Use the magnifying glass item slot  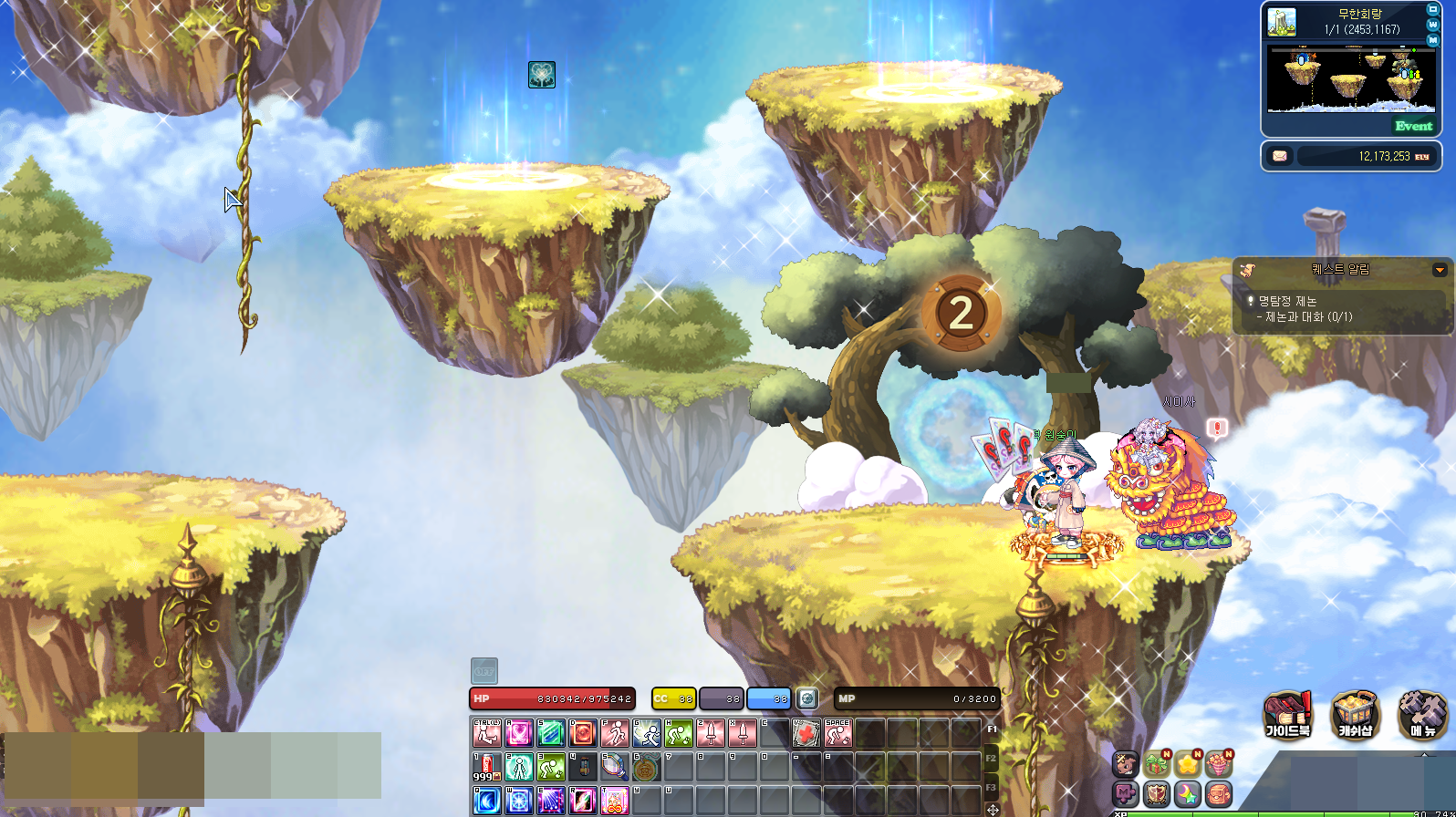pyautogui.click(x=614, y=767)
